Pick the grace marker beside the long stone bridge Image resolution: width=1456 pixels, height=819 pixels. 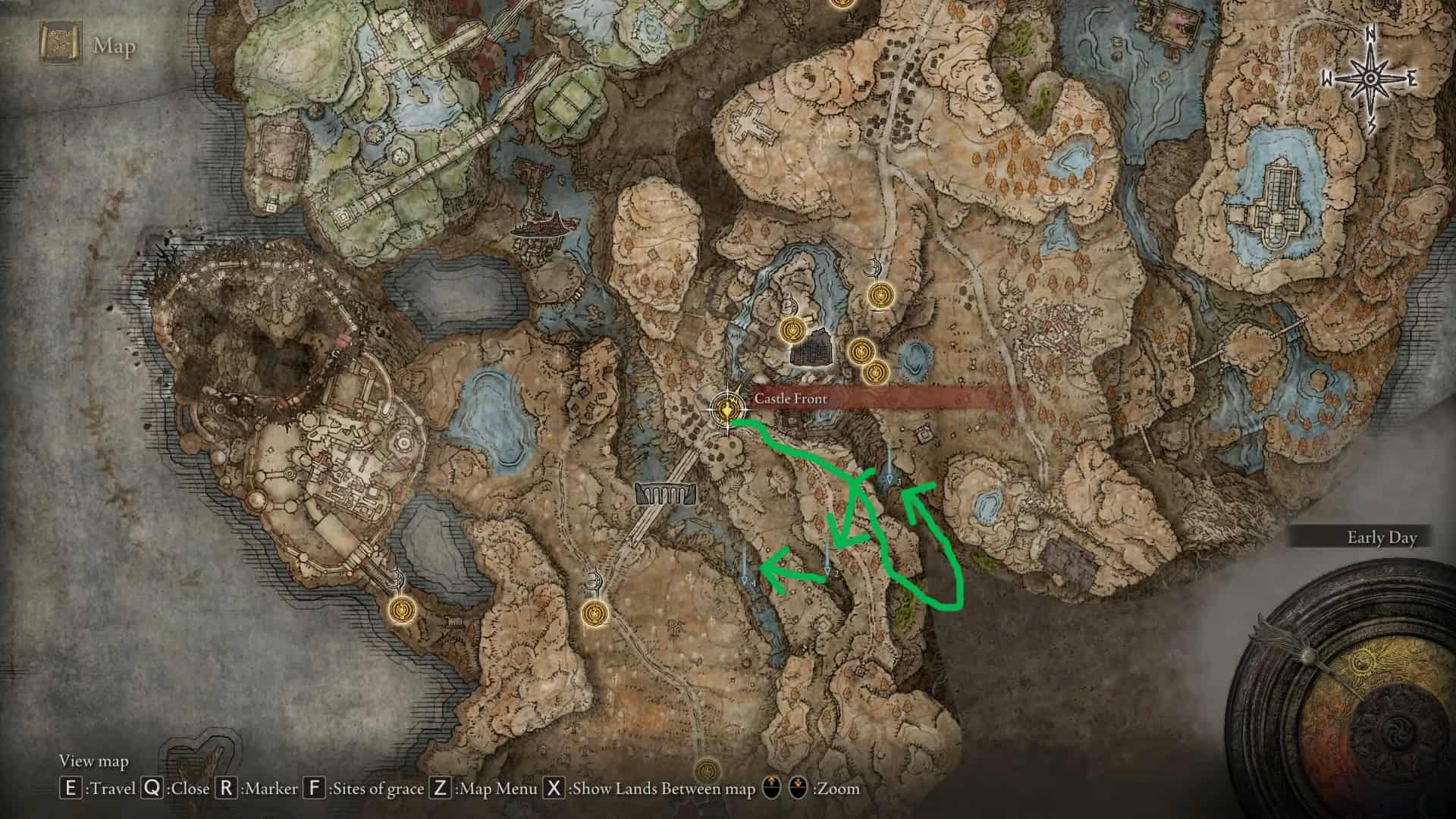pyautogui.click(x=595, y=613)
